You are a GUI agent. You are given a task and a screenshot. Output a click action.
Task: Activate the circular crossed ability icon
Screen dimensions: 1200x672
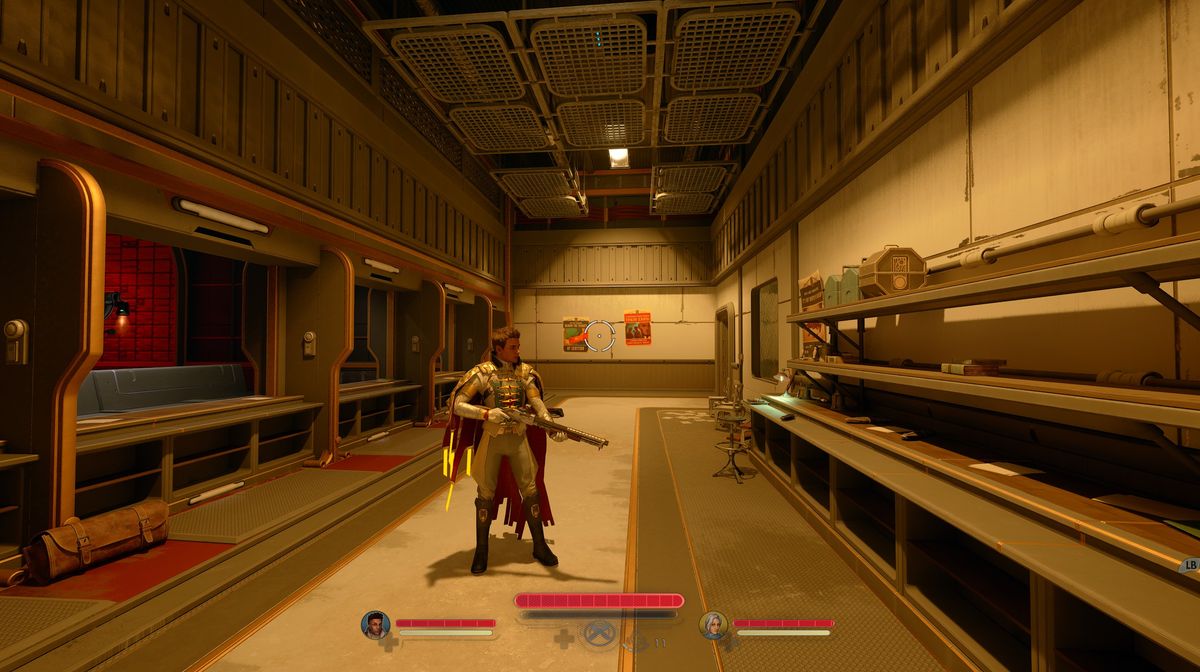(598, 634)
